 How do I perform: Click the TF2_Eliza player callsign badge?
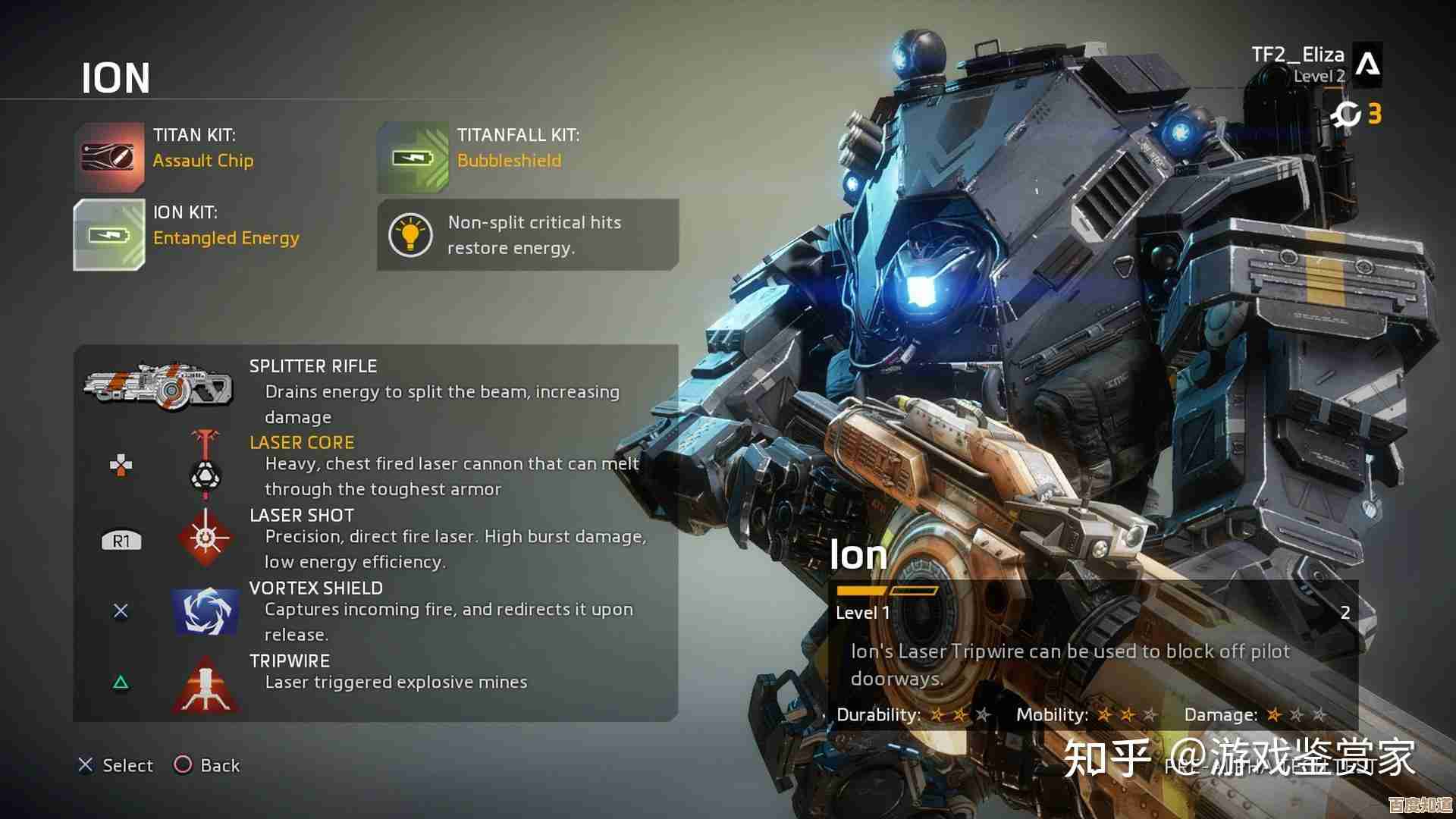click(1367, 64)
